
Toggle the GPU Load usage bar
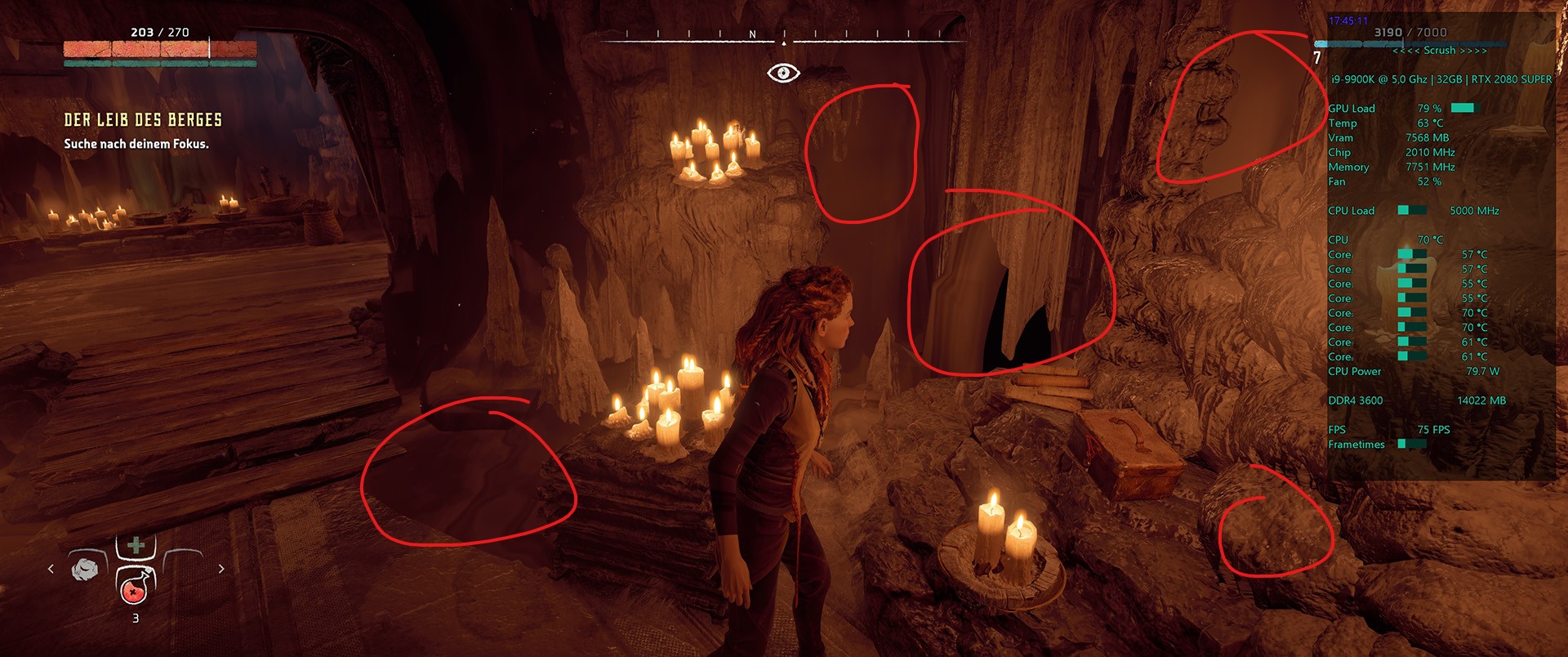pos(1466,107)
